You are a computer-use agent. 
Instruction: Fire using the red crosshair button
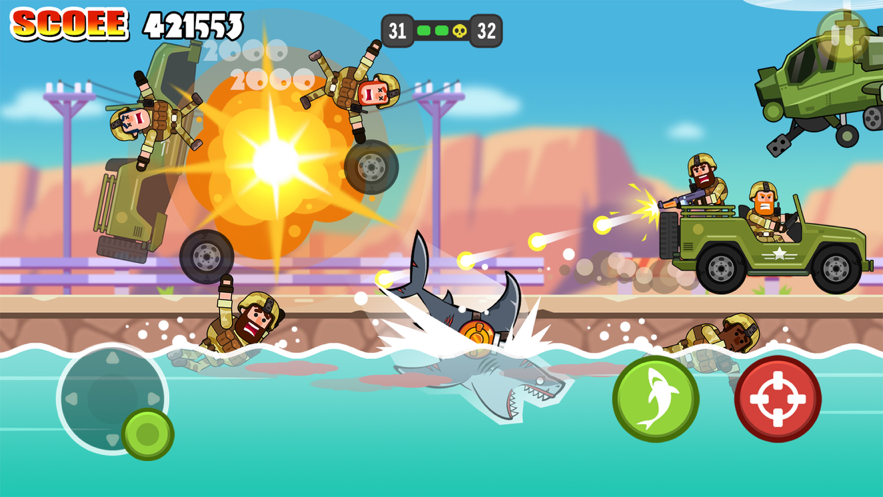pyautogui.click(x=777, y=398)
